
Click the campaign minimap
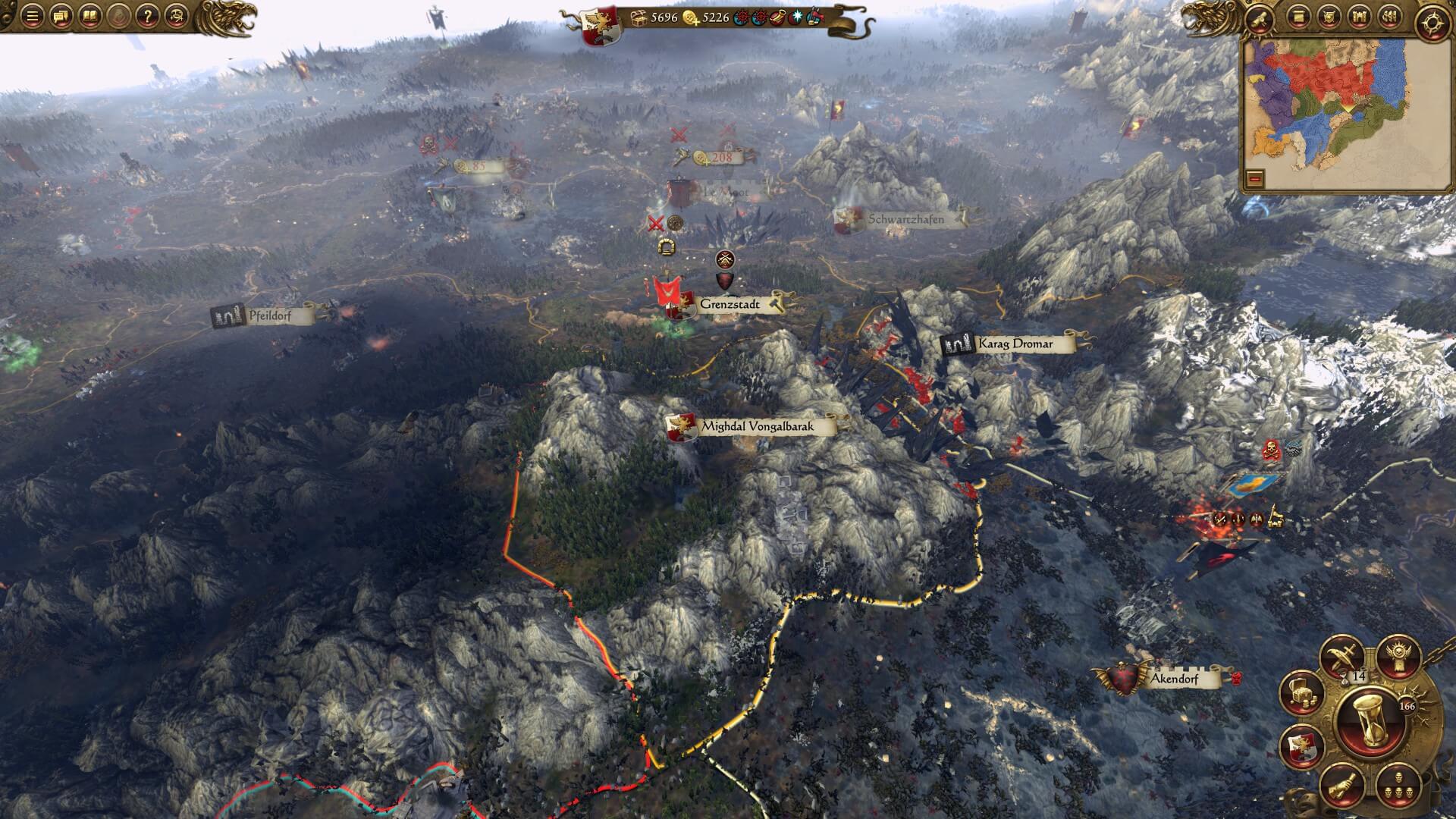(x=1335, y=114)
